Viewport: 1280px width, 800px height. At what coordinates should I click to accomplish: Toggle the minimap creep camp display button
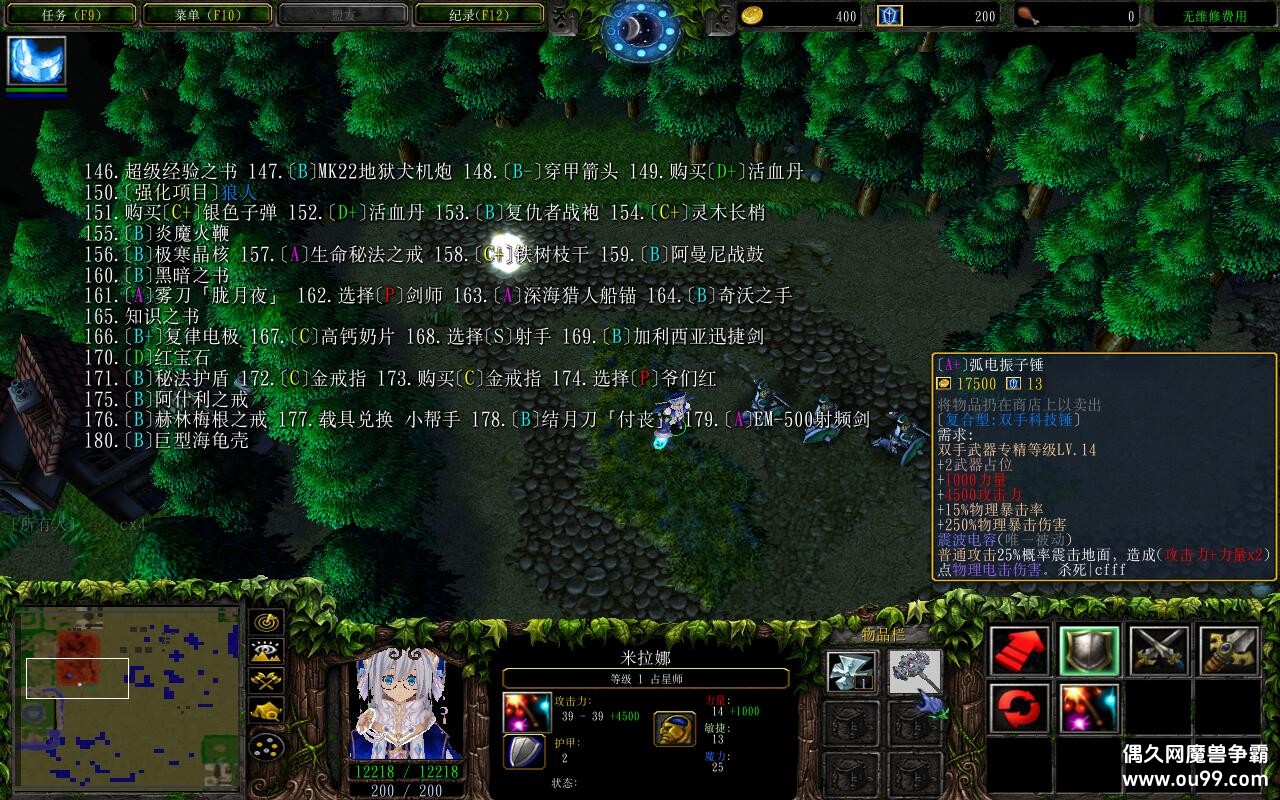coord(266,711)
